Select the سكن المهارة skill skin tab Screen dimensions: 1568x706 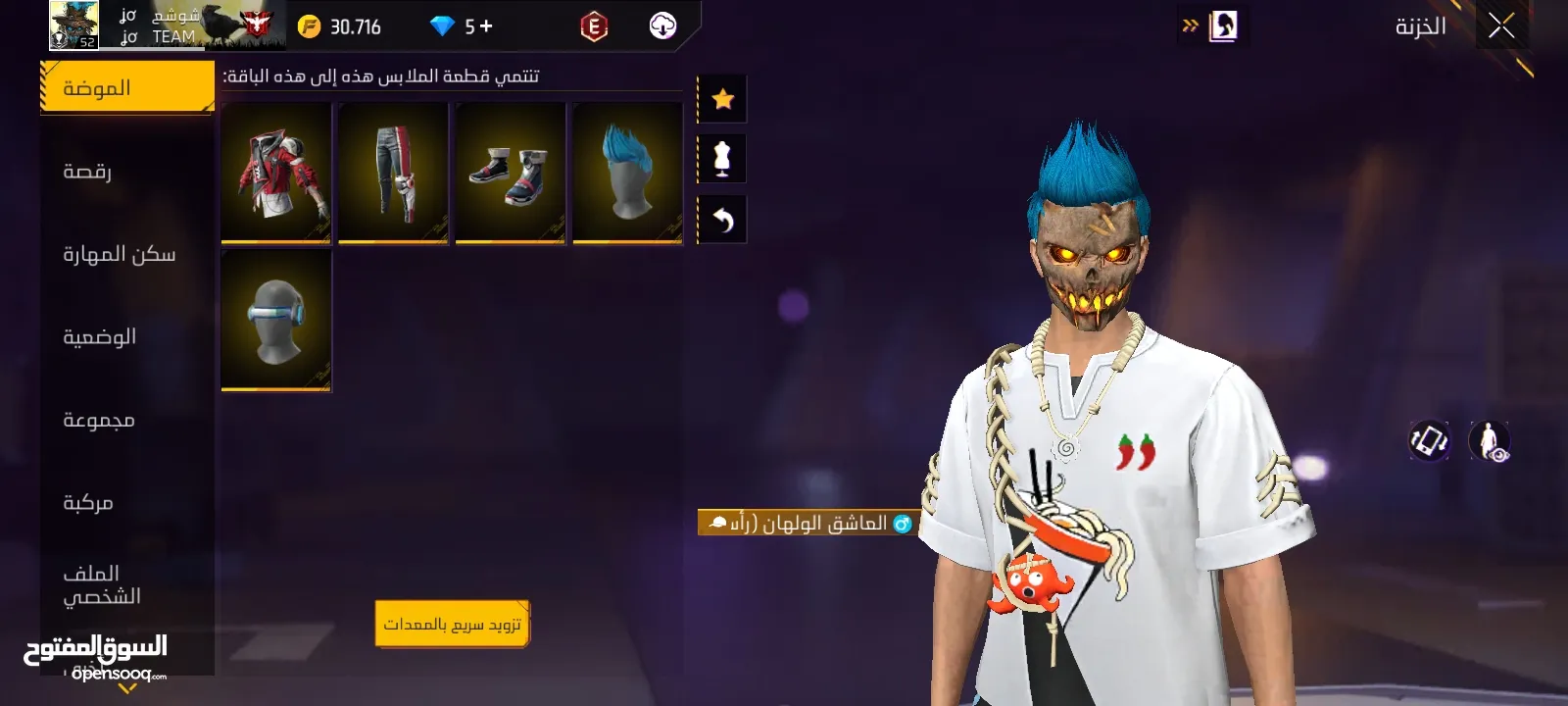point(126,255)
